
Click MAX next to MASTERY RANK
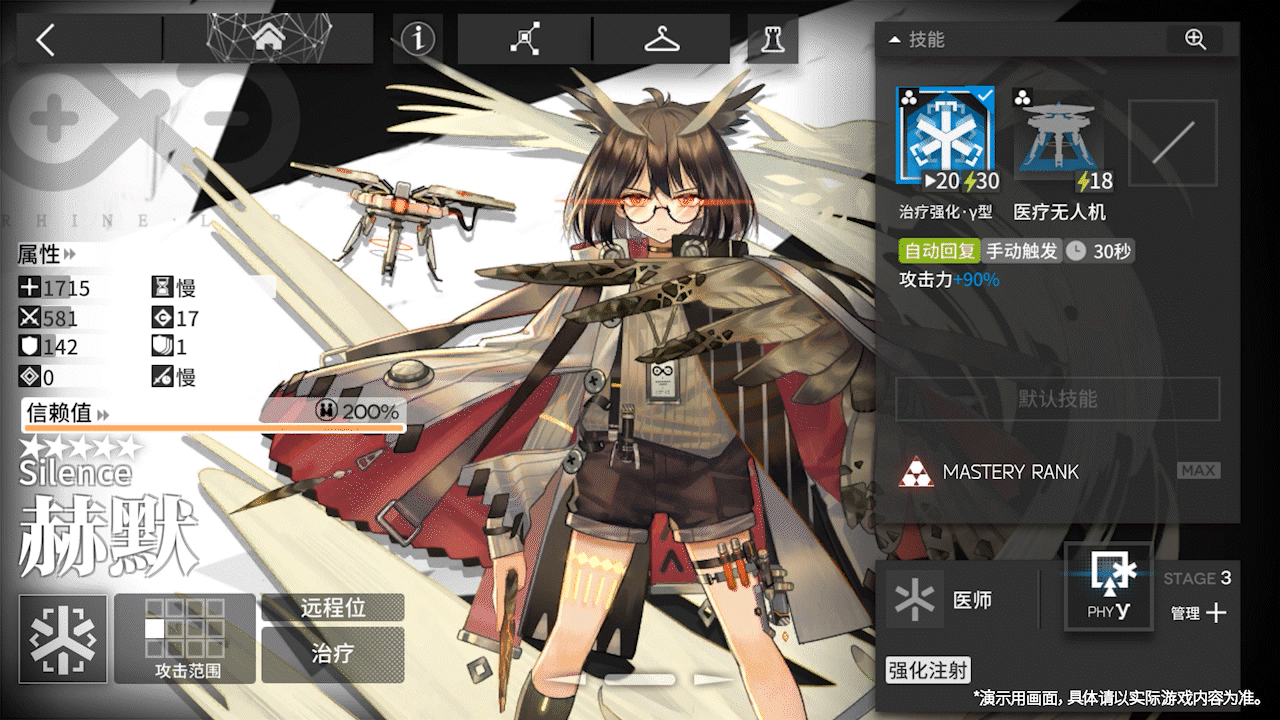[x=1197, y=471]
